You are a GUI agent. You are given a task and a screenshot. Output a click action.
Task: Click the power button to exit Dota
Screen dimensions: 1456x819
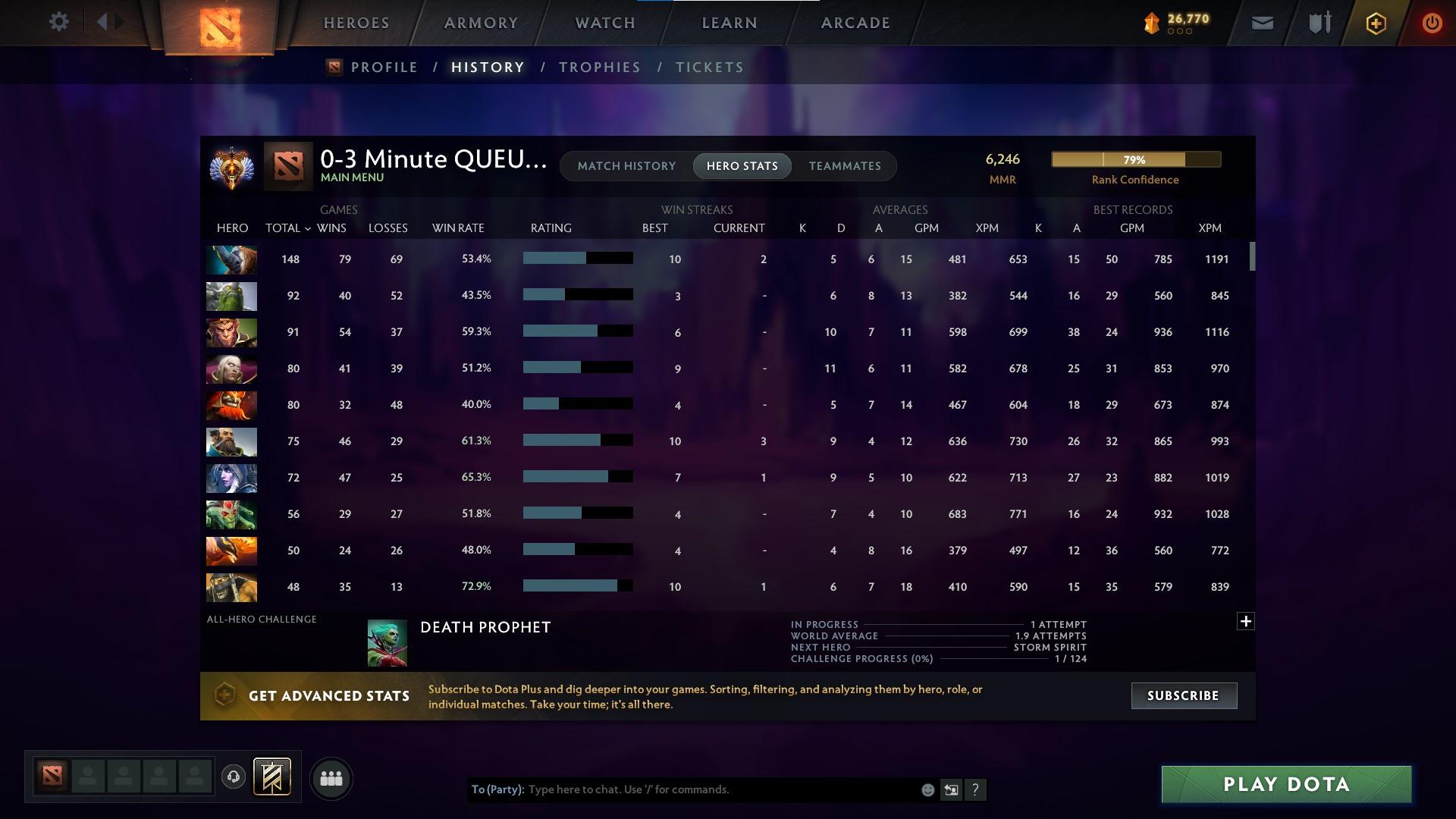(1431, 23)
